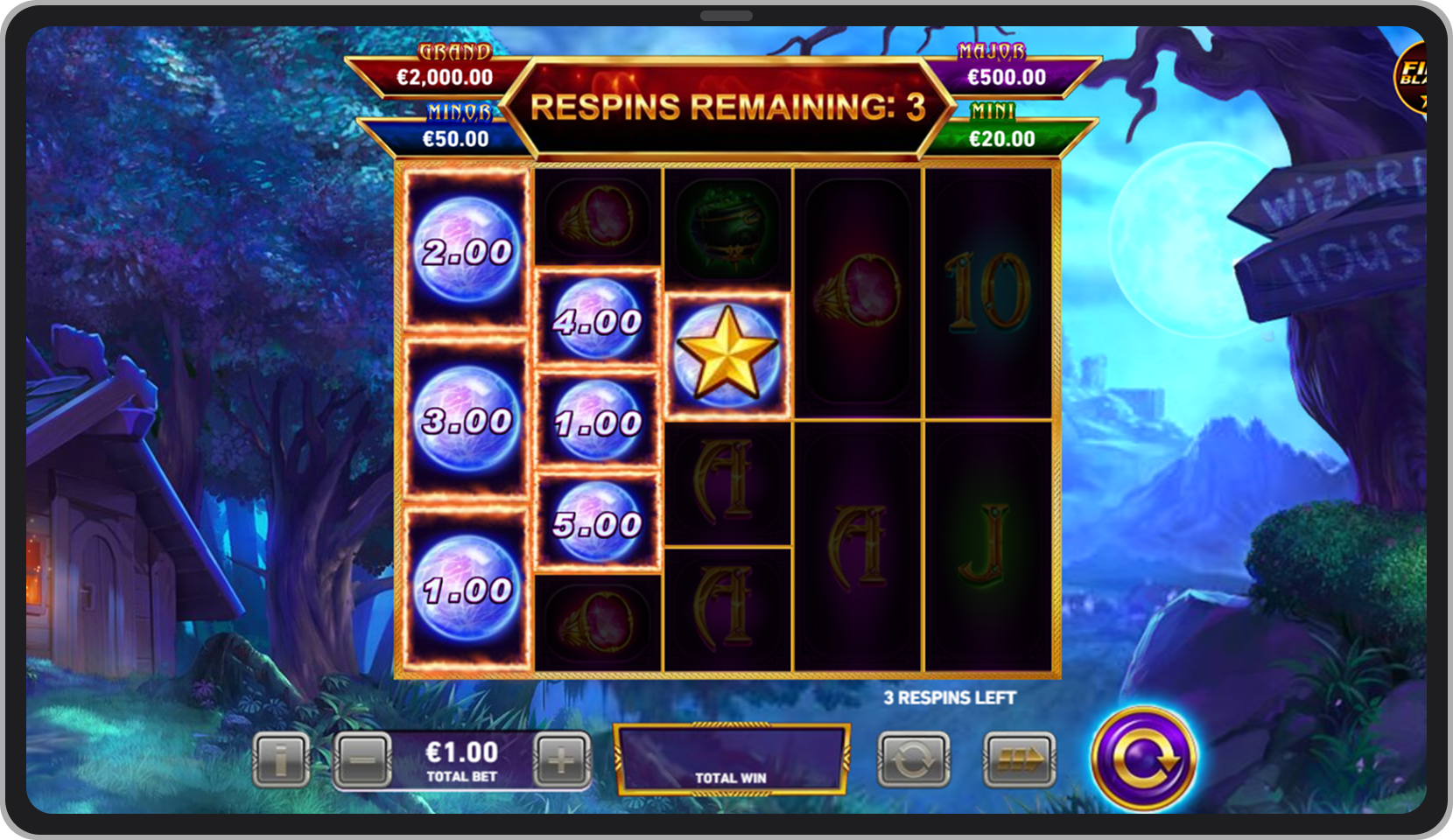This screenshot has height=840, width=1453.
Task: Click the 5.00 crystal ball on reel two
Action: pos(598,523)
